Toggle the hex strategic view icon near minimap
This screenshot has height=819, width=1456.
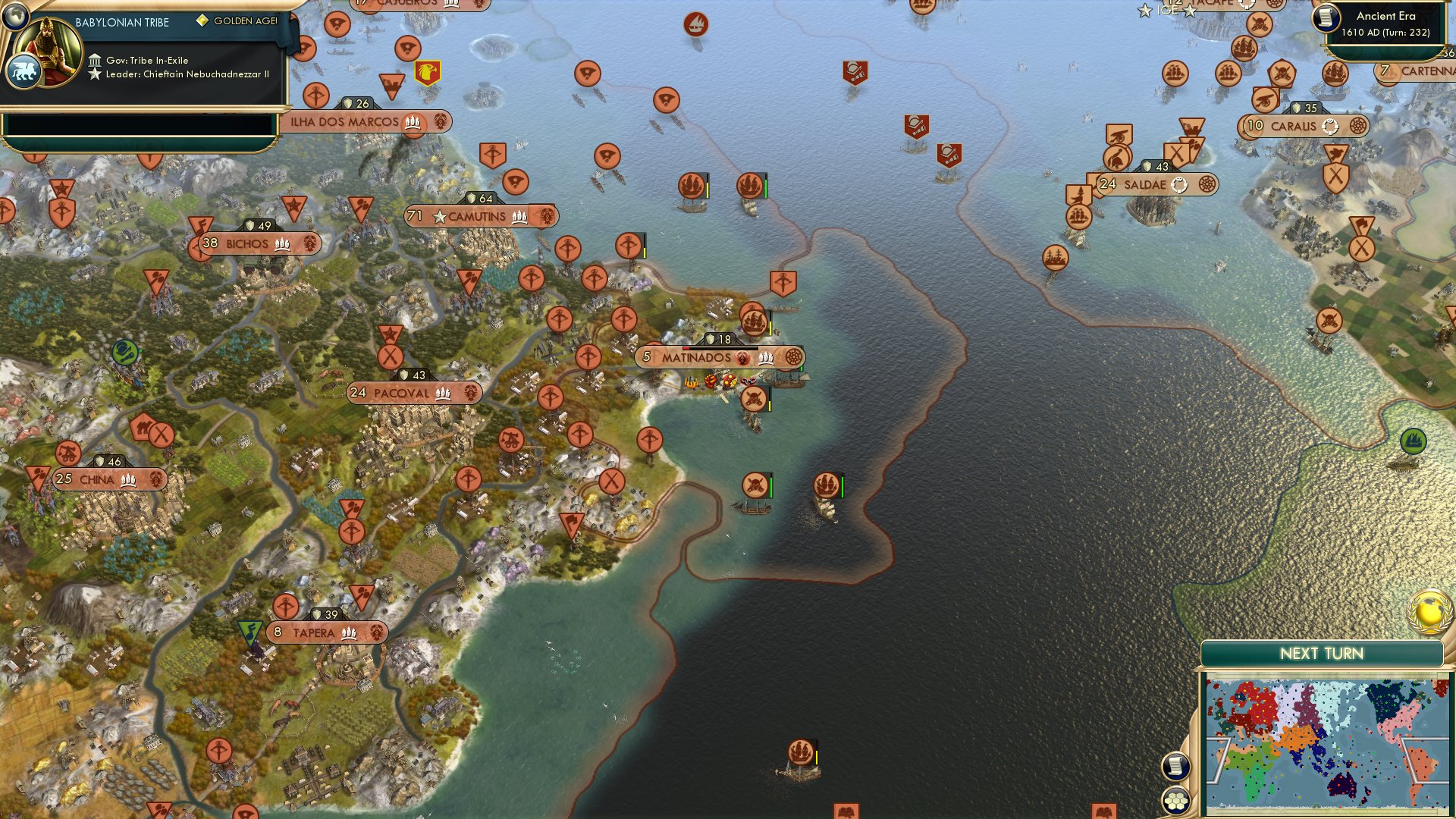click(1175, 799)
